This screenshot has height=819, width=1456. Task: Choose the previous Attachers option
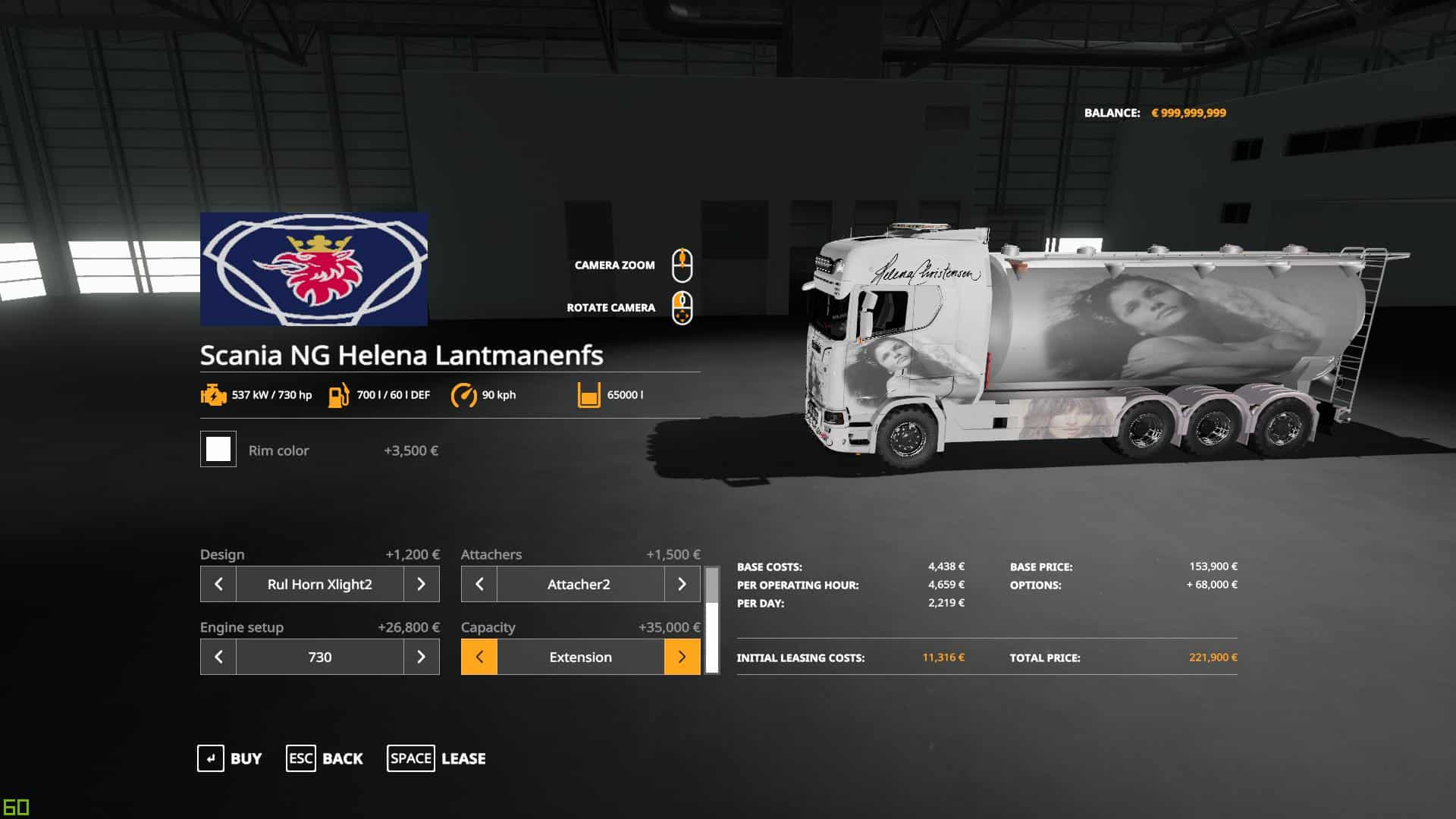pyautogui.click(x=479, y=584)
